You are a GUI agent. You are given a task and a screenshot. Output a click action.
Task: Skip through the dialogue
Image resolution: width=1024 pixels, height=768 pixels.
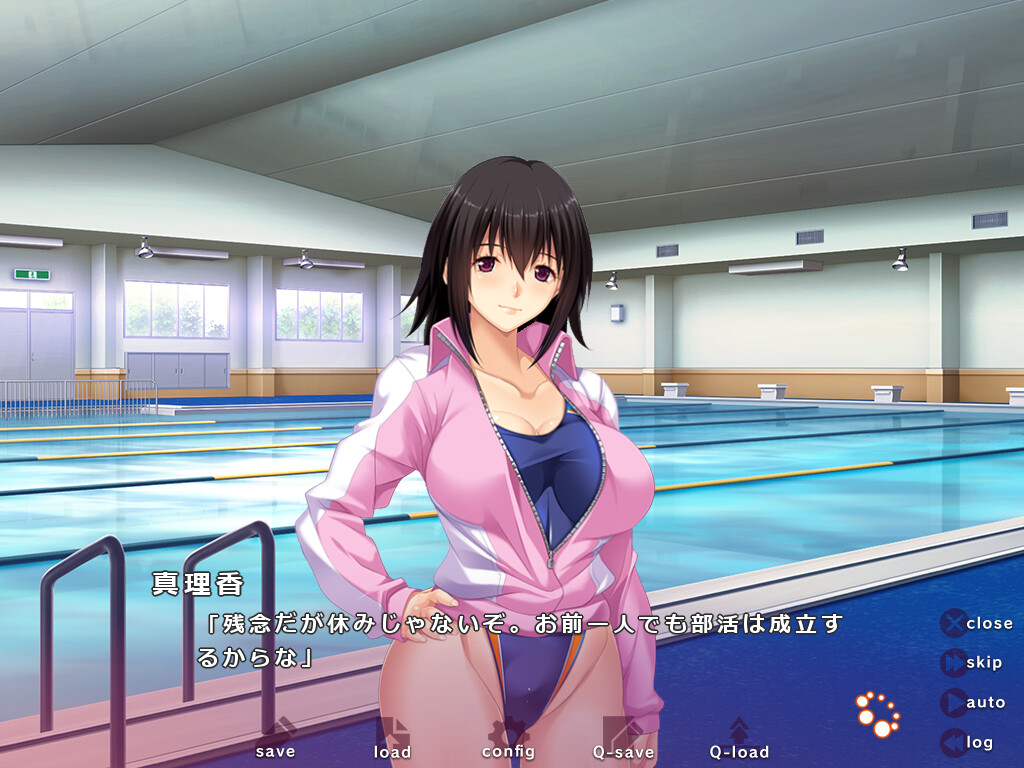972,663
